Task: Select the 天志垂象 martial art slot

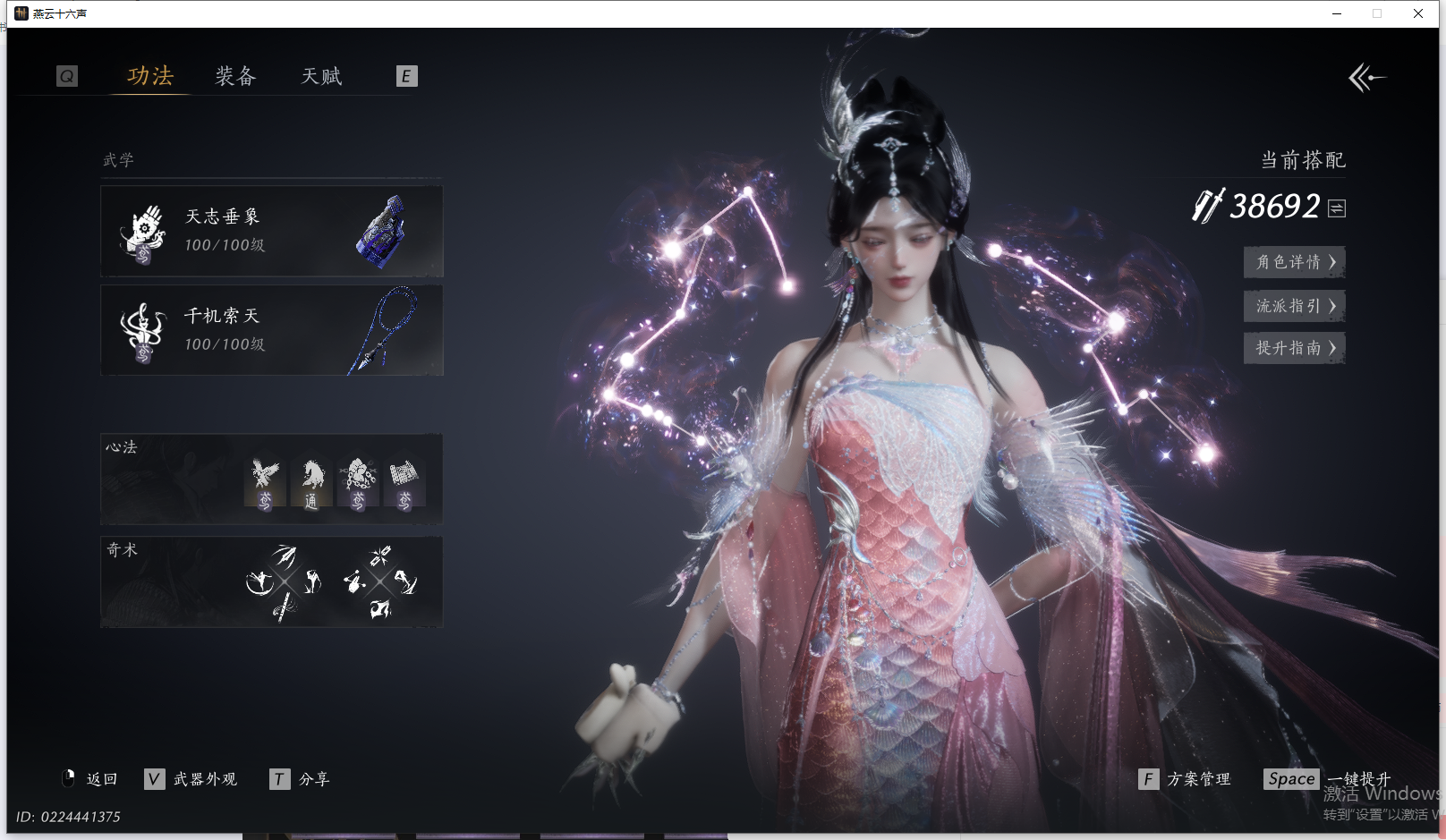Action: [x=271, y=231]
